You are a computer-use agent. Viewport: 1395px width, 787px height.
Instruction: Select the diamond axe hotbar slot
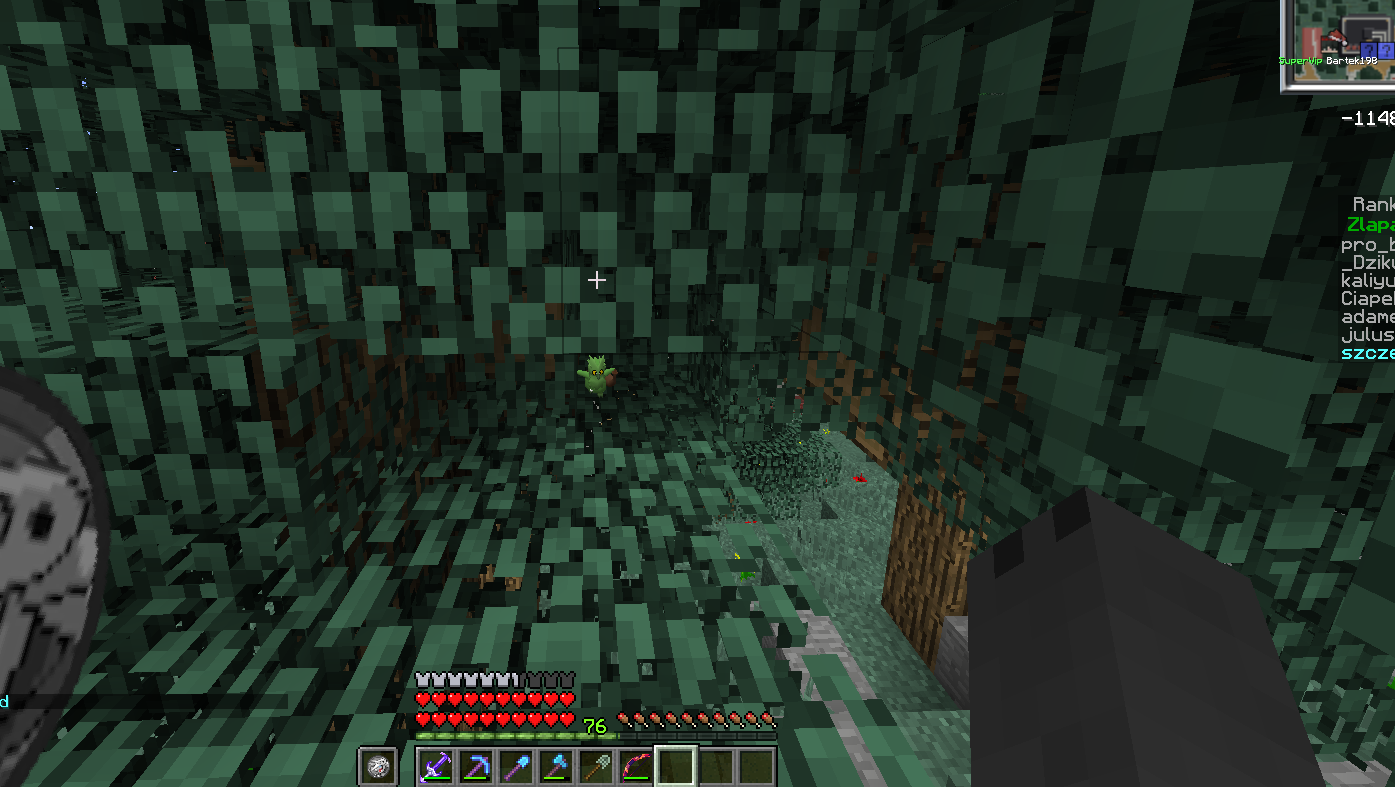pyautogui.click(x=555, y=767)
